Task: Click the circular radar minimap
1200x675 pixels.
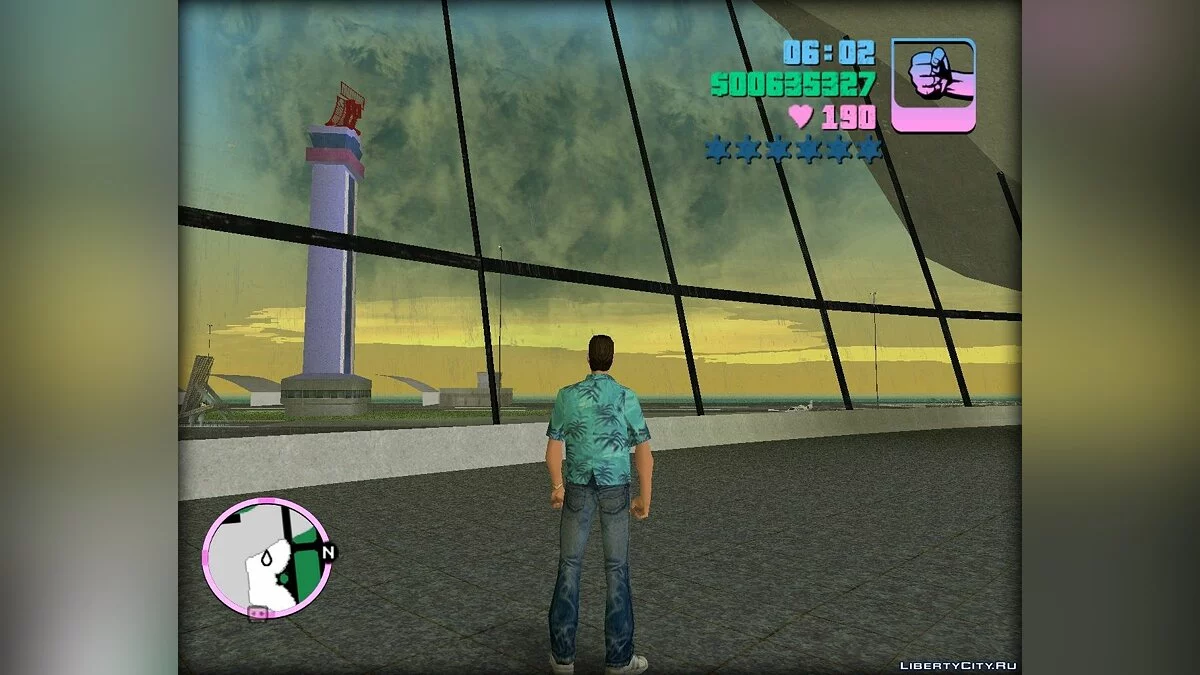Action: (266, 558)
